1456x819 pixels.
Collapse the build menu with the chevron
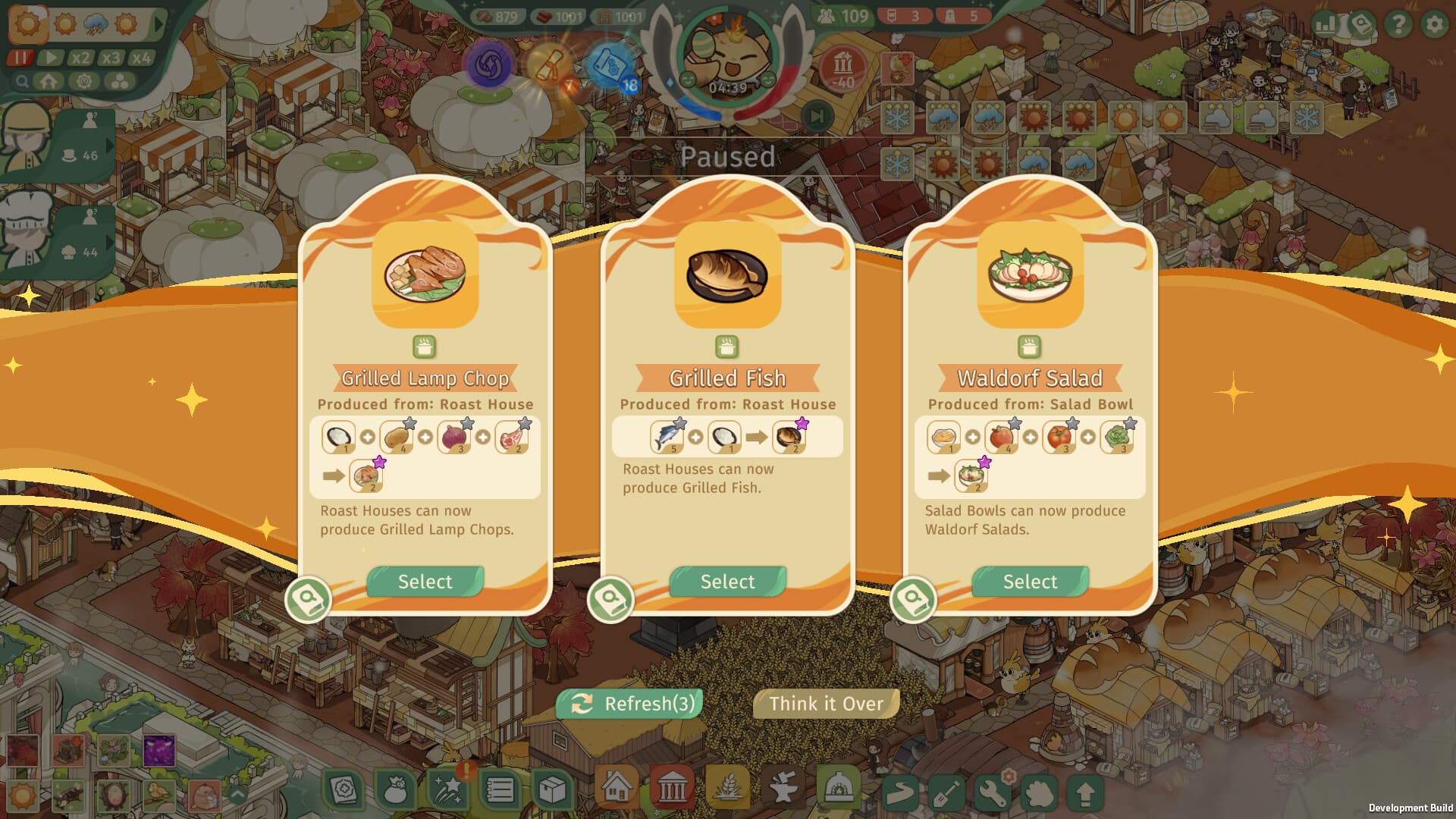(x=238, y=793)
